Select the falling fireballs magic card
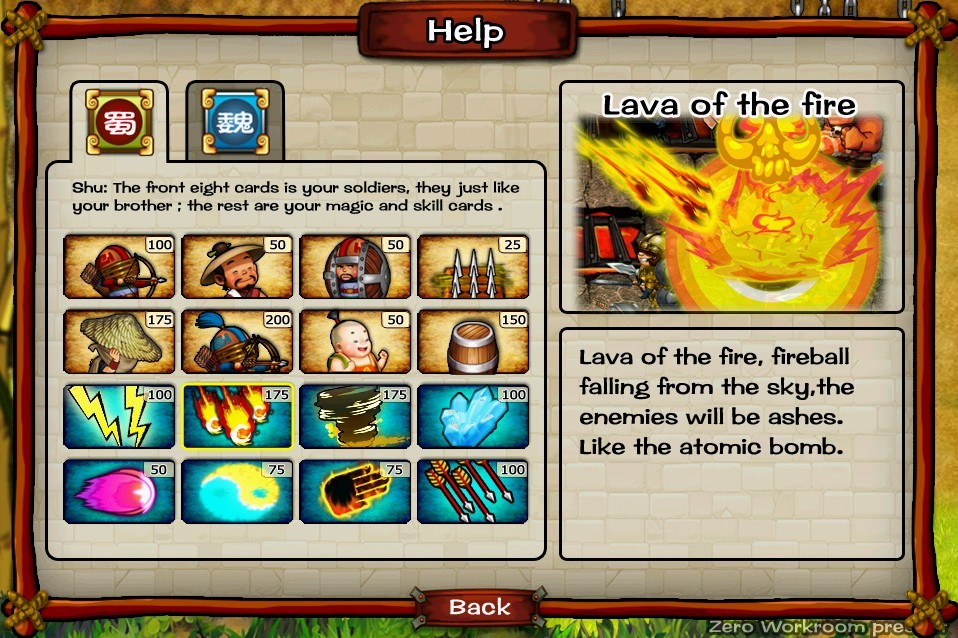Image resolution: width=958 pixels, height=638 pixels. coord(237,416)
